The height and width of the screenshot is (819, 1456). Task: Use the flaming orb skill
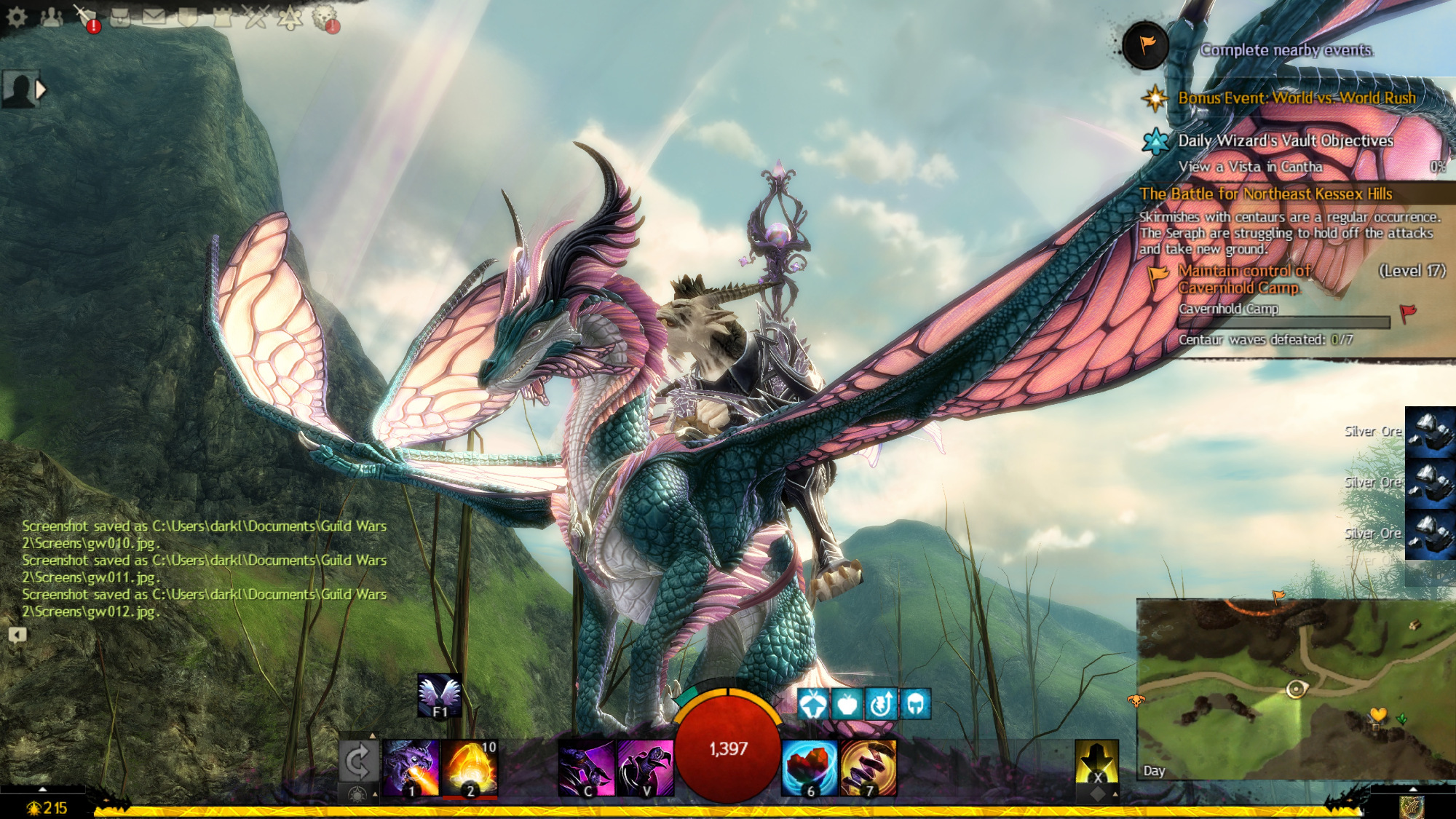[x=470, y=767]
